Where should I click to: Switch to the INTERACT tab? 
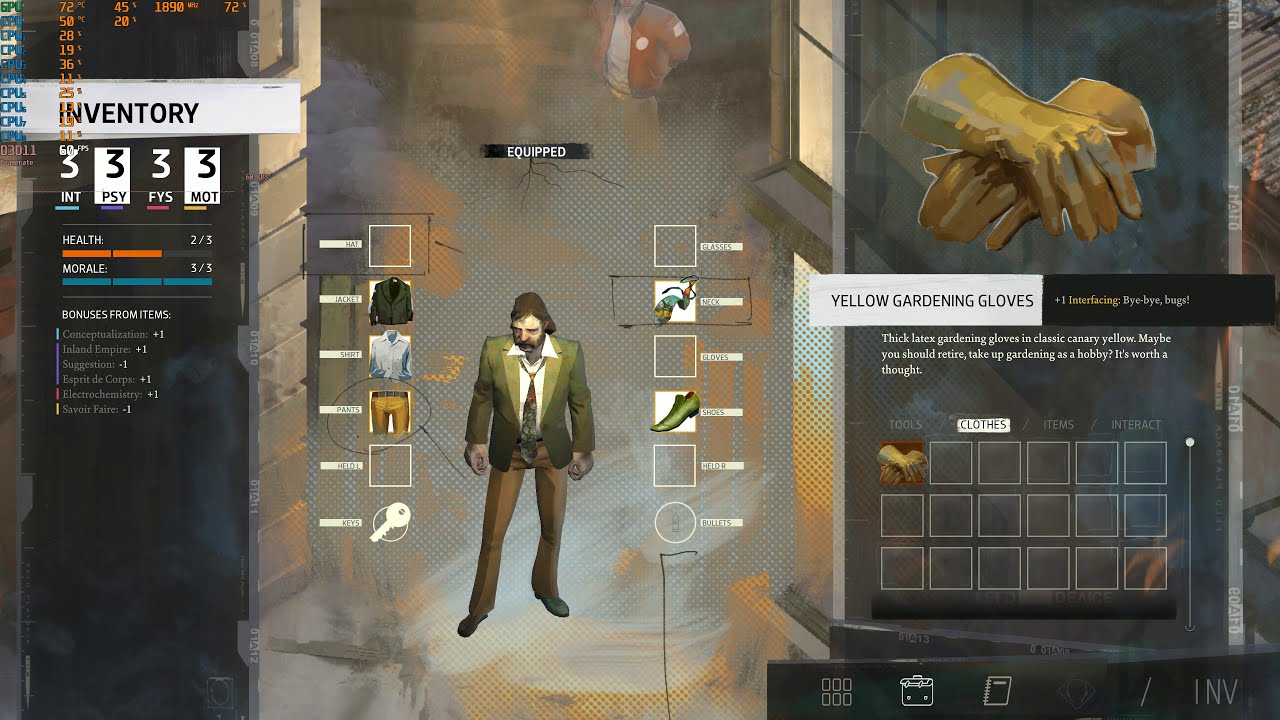coord(1135,424)
